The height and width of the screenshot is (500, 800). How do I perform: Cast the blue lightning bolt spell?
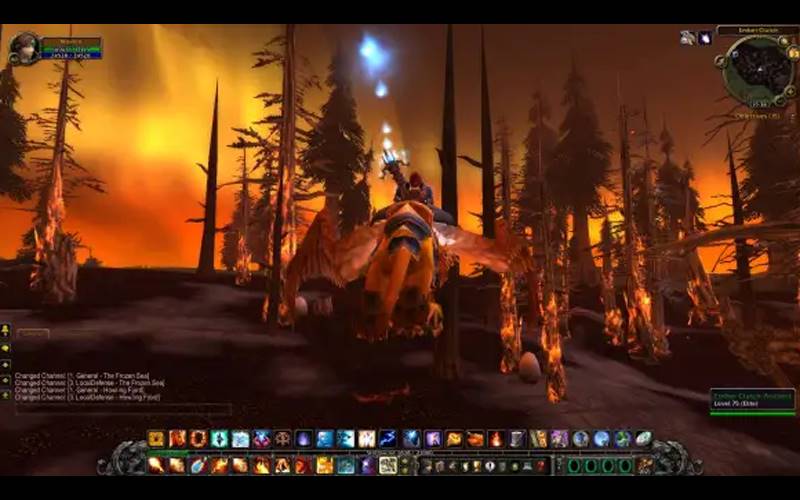(387, 438)
